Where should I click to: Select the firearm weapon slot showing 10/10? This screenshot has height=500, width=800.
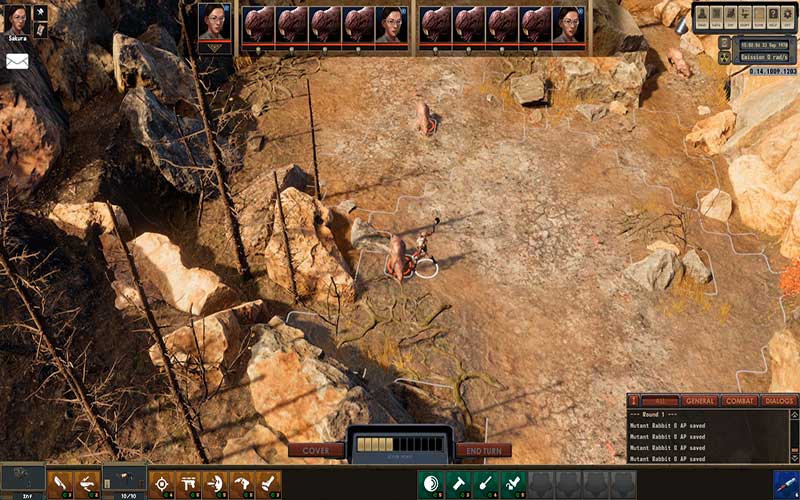pyautogui.click(x=124, y=480)
